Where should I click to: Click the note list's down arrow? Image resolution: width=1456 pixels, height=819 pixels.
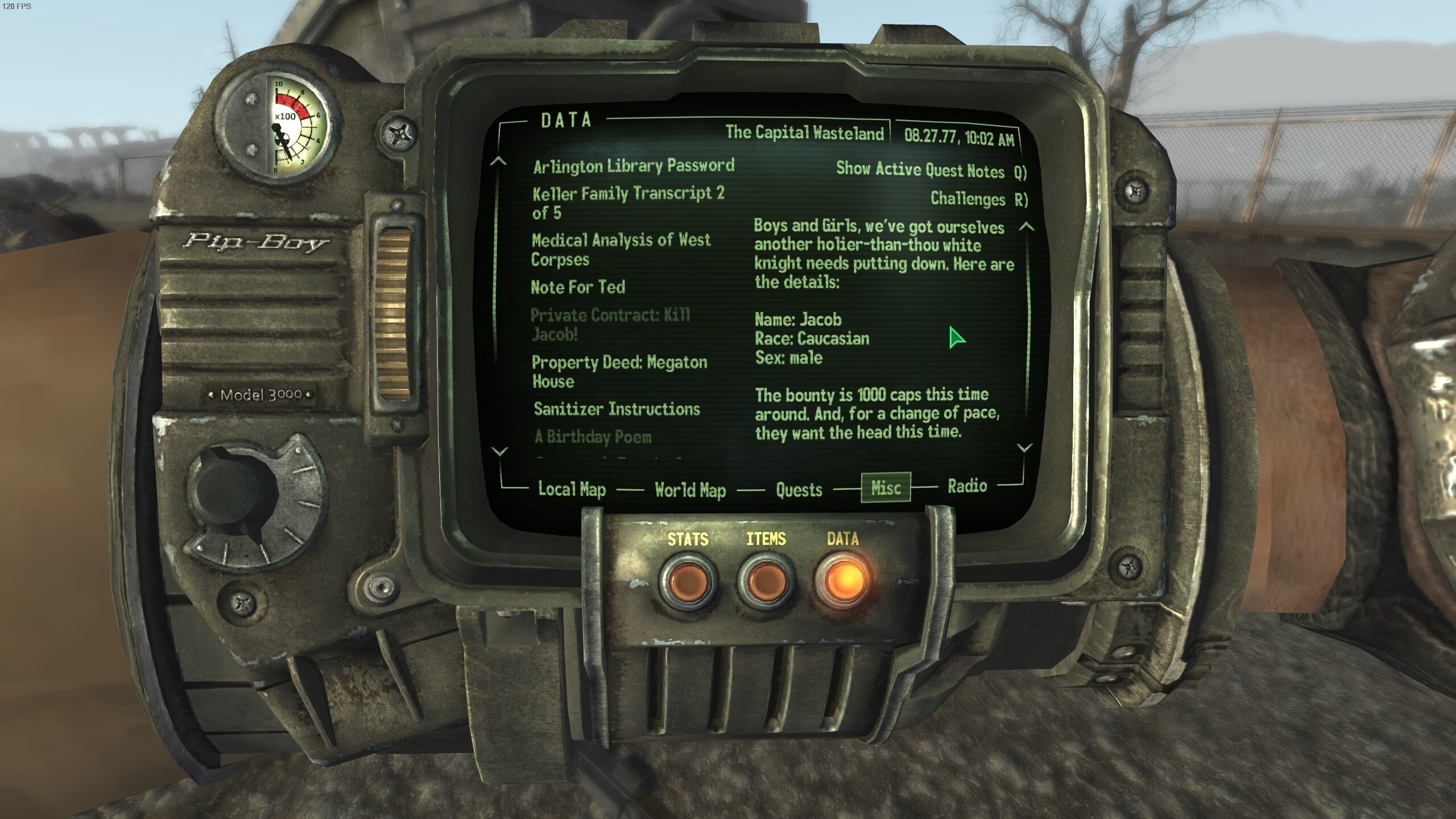click(x=499, y=452)
